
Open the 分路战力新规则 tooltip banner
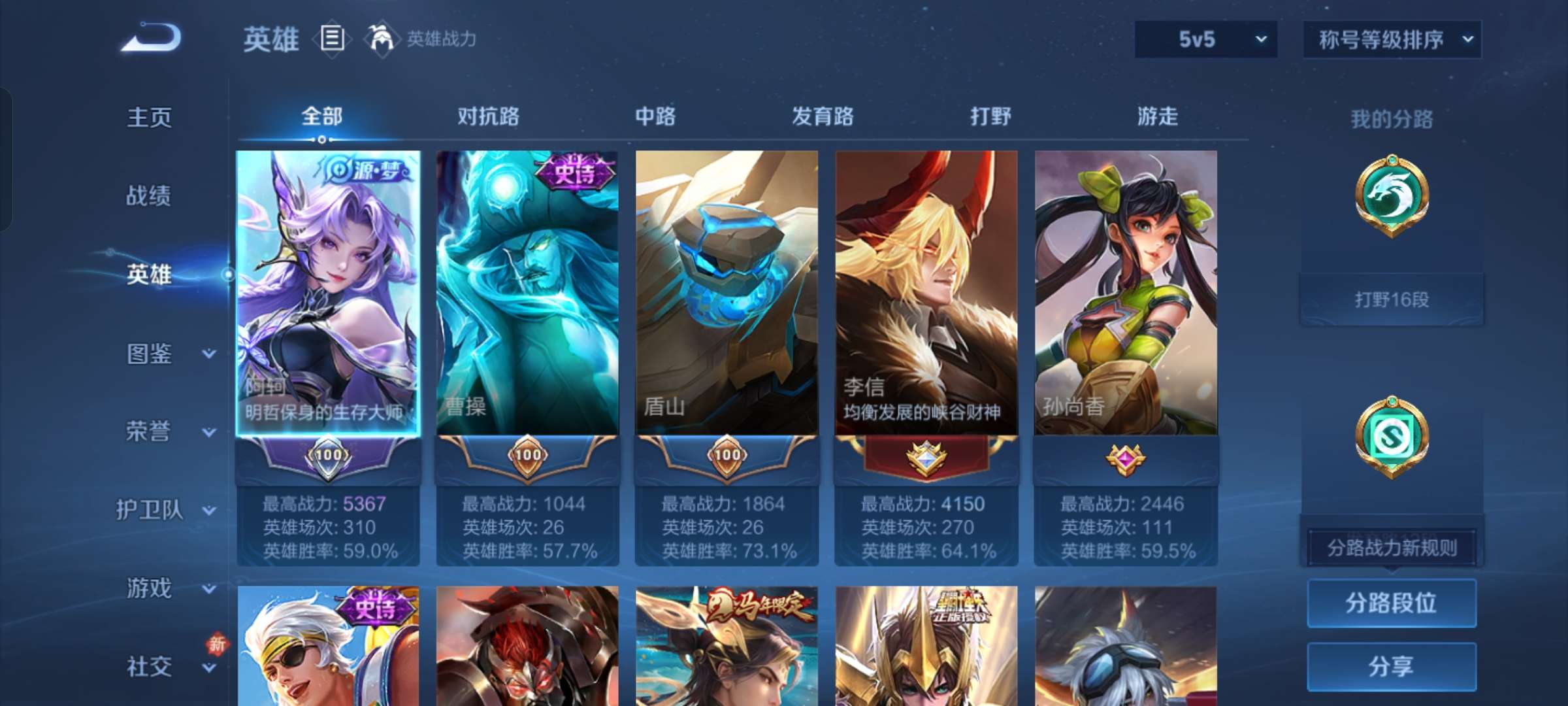point(1392,548)
